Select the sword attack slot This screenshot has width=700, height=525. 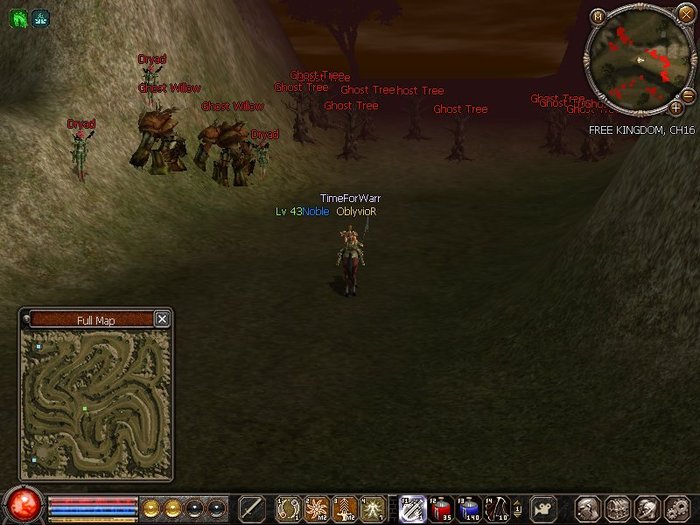point(251,508)
